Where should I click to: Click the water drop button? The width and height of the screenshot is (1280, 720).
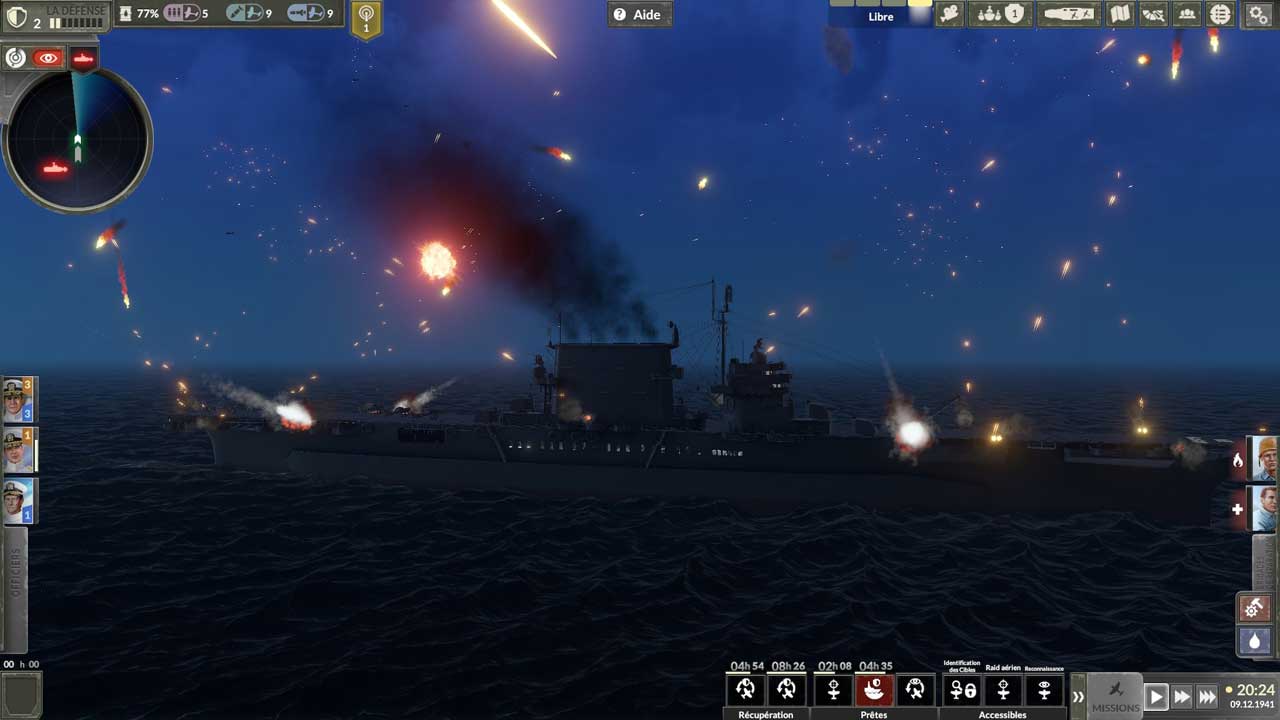pyautogui.click(x=1254, y=641)
